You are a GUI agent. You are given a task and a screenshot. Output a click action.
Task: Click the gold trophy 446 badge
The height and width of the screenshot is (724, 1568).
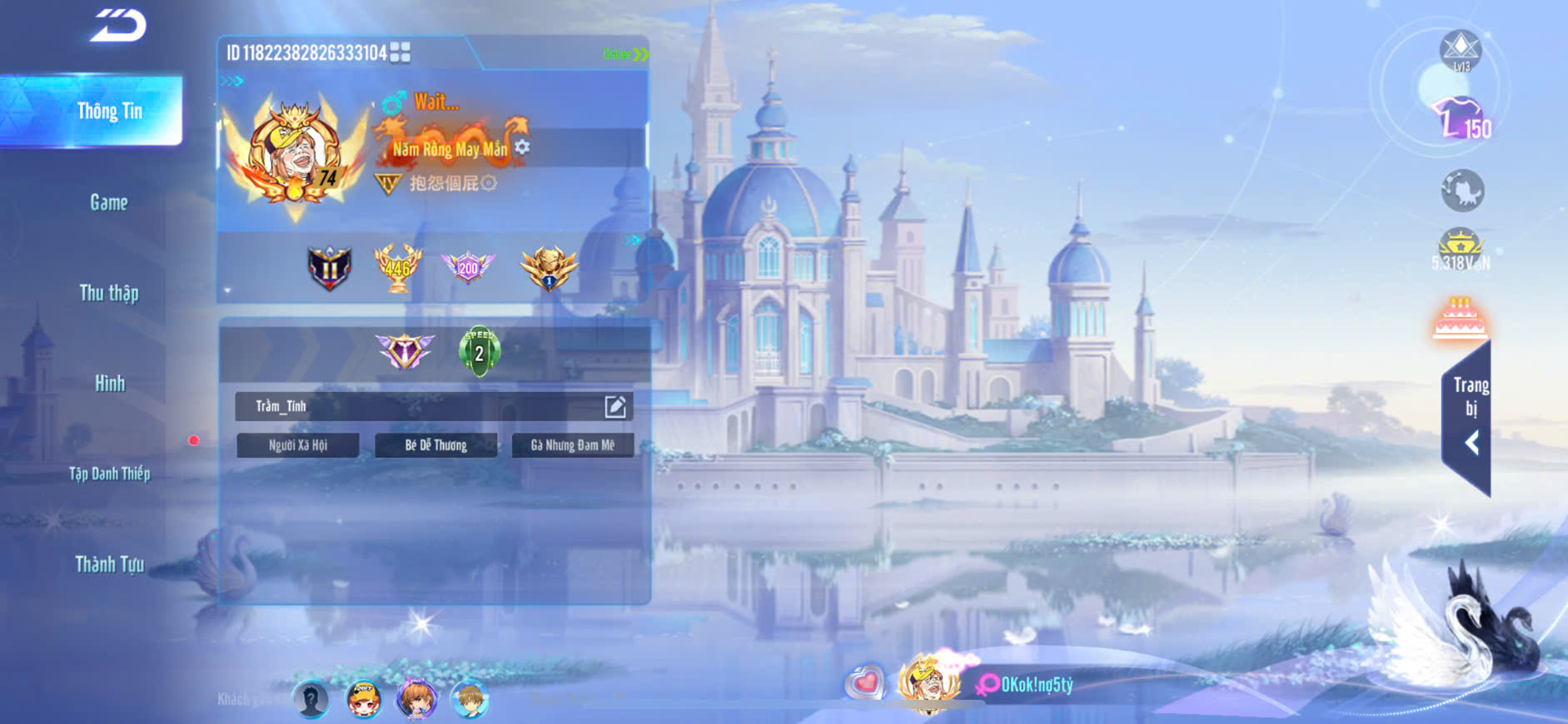coord(397,268)
